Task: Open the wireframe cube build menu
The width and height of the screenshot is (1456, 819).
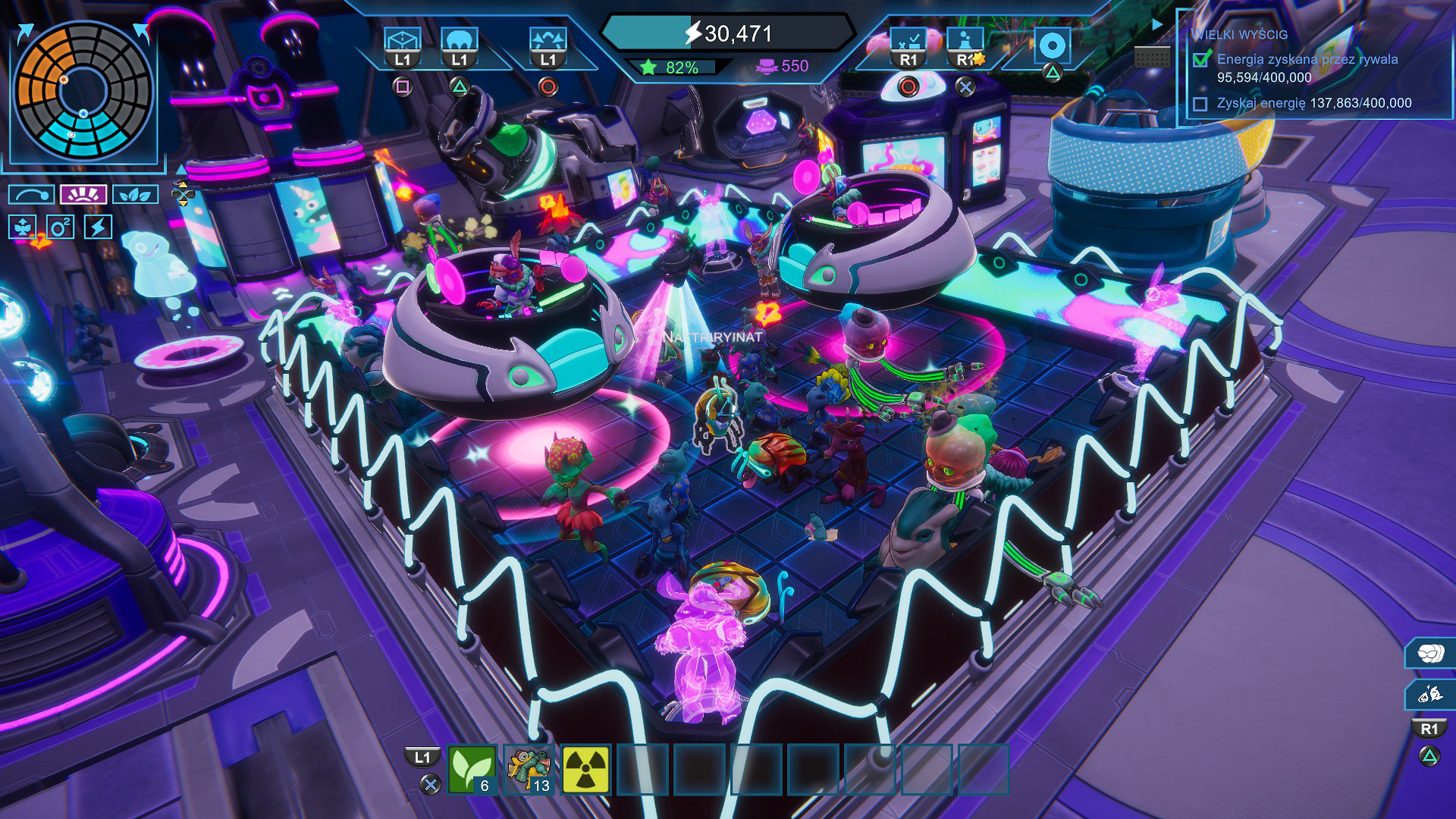Action: coord(402,42)
